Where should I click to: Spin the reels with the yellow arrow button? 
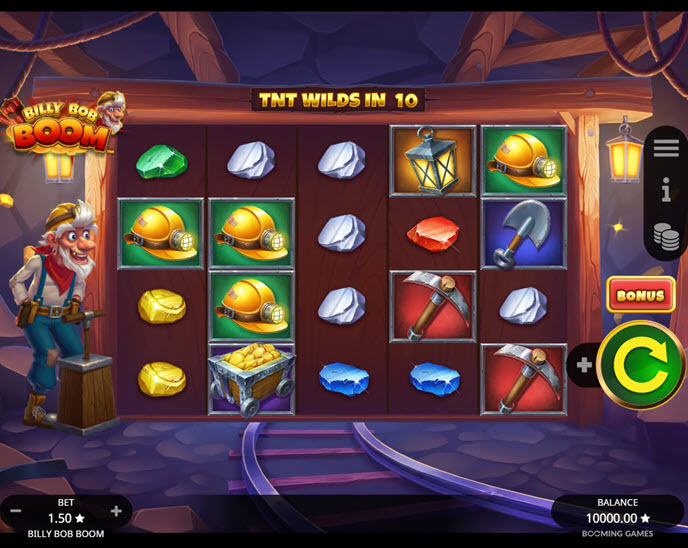click(x=641, y=365)
